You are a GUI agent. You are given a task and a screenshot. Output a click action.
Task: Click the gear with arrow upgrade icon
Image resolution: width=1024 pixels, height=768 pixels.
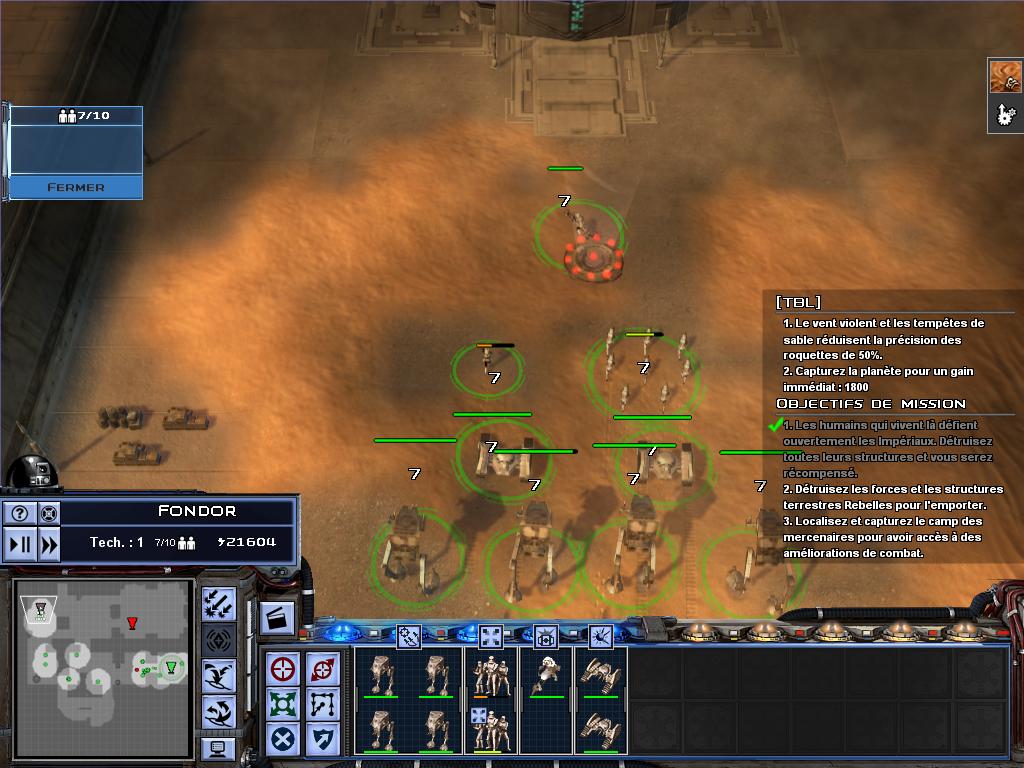1005,115
